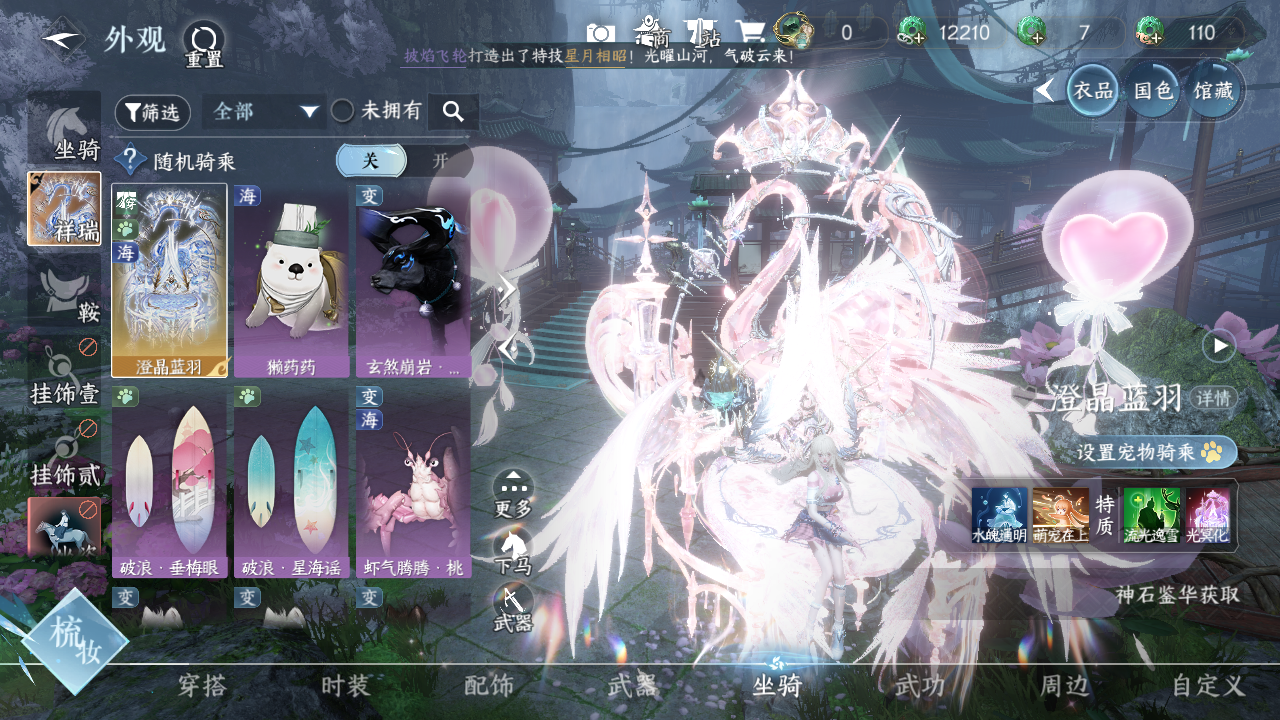Select the 澄晶蓝羽 mount card
Screen dimensions: 1280x720
[x=169, y=280]
